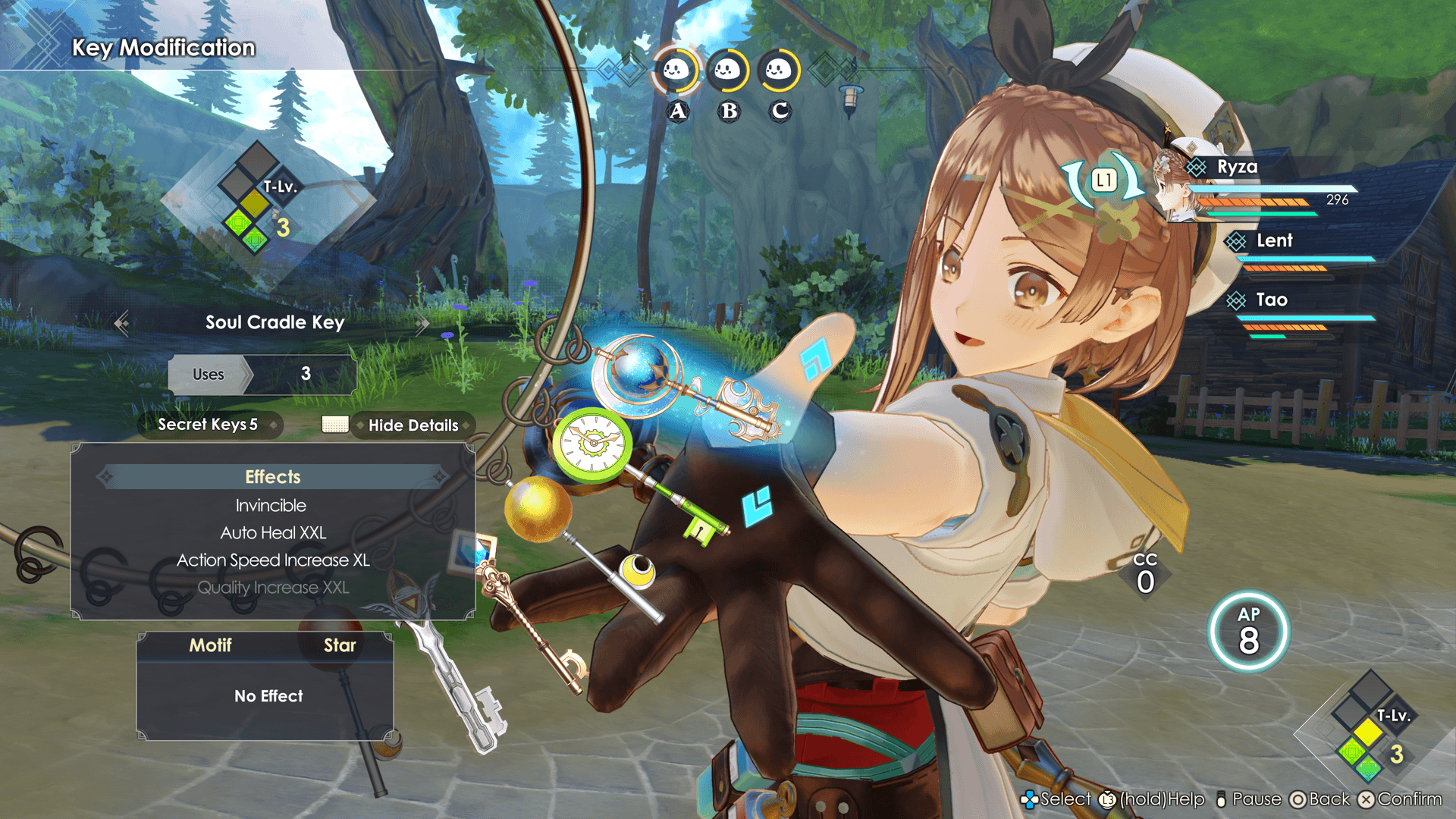Cycle to the previous key with left arrow

[121, 324]
